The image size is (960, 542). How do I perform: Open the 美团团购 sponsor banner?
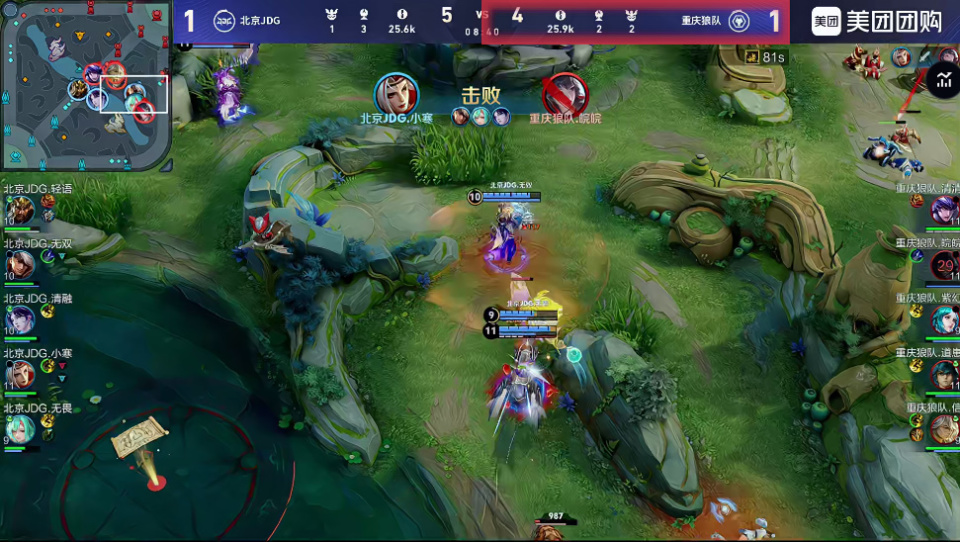tap(875, 21)
